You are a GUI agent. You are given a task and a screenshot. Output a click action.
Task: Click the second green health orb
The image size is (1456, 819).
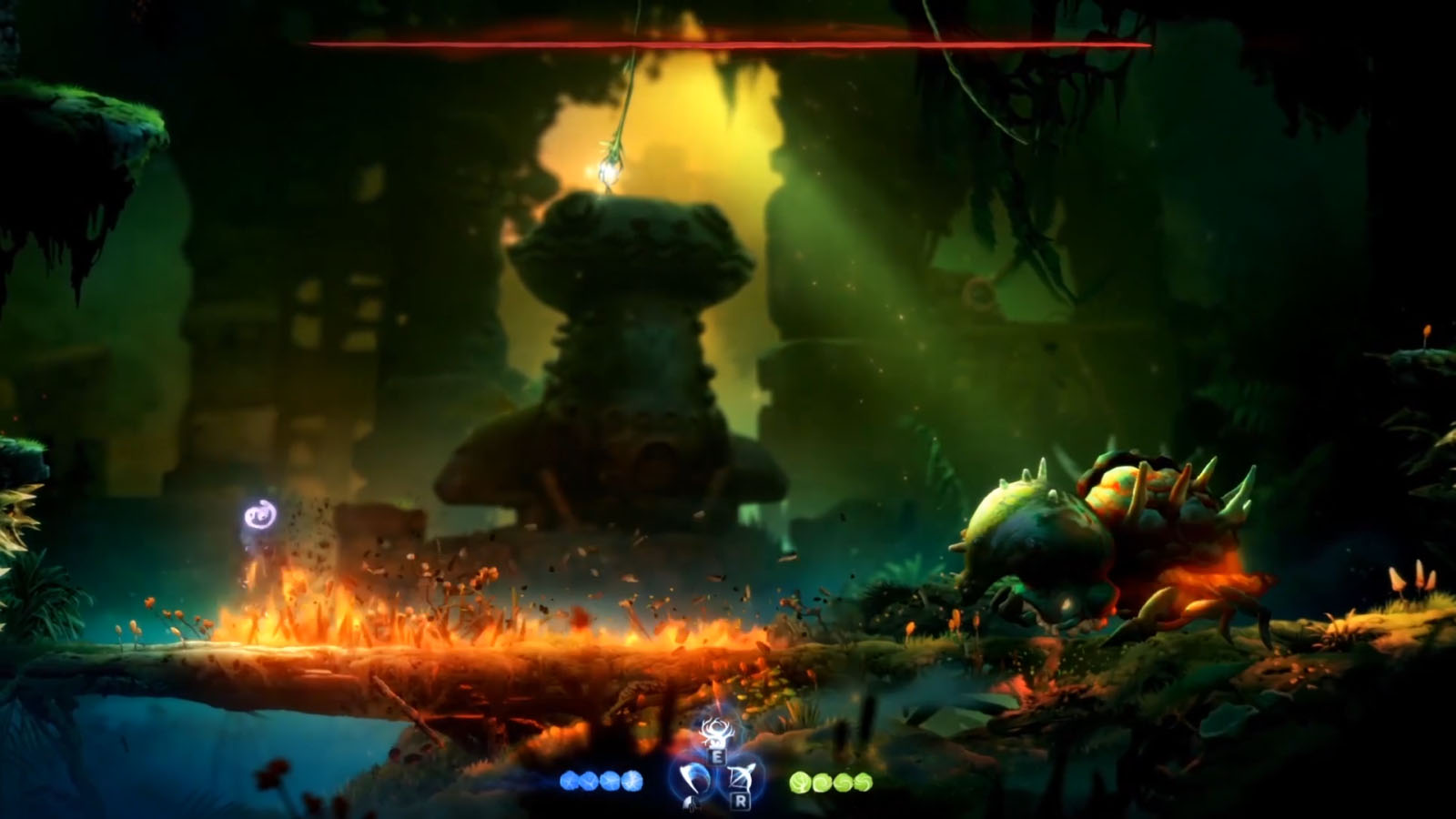click(821, 782)
